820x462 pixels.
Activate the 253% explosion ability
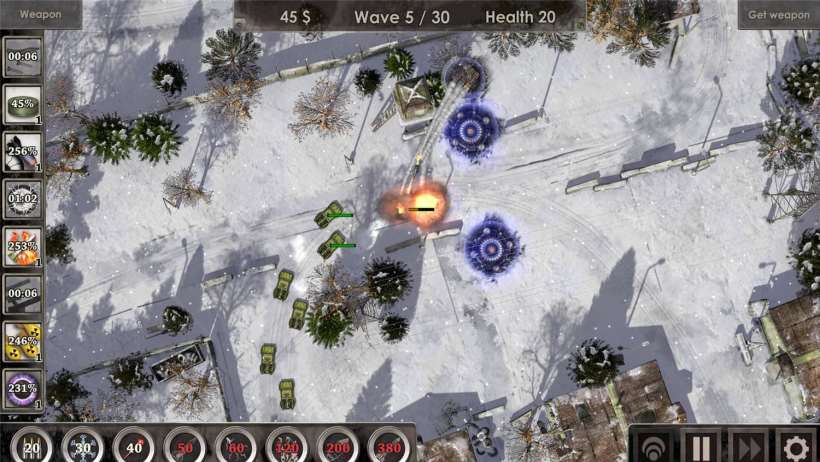[x=22, y=246]
